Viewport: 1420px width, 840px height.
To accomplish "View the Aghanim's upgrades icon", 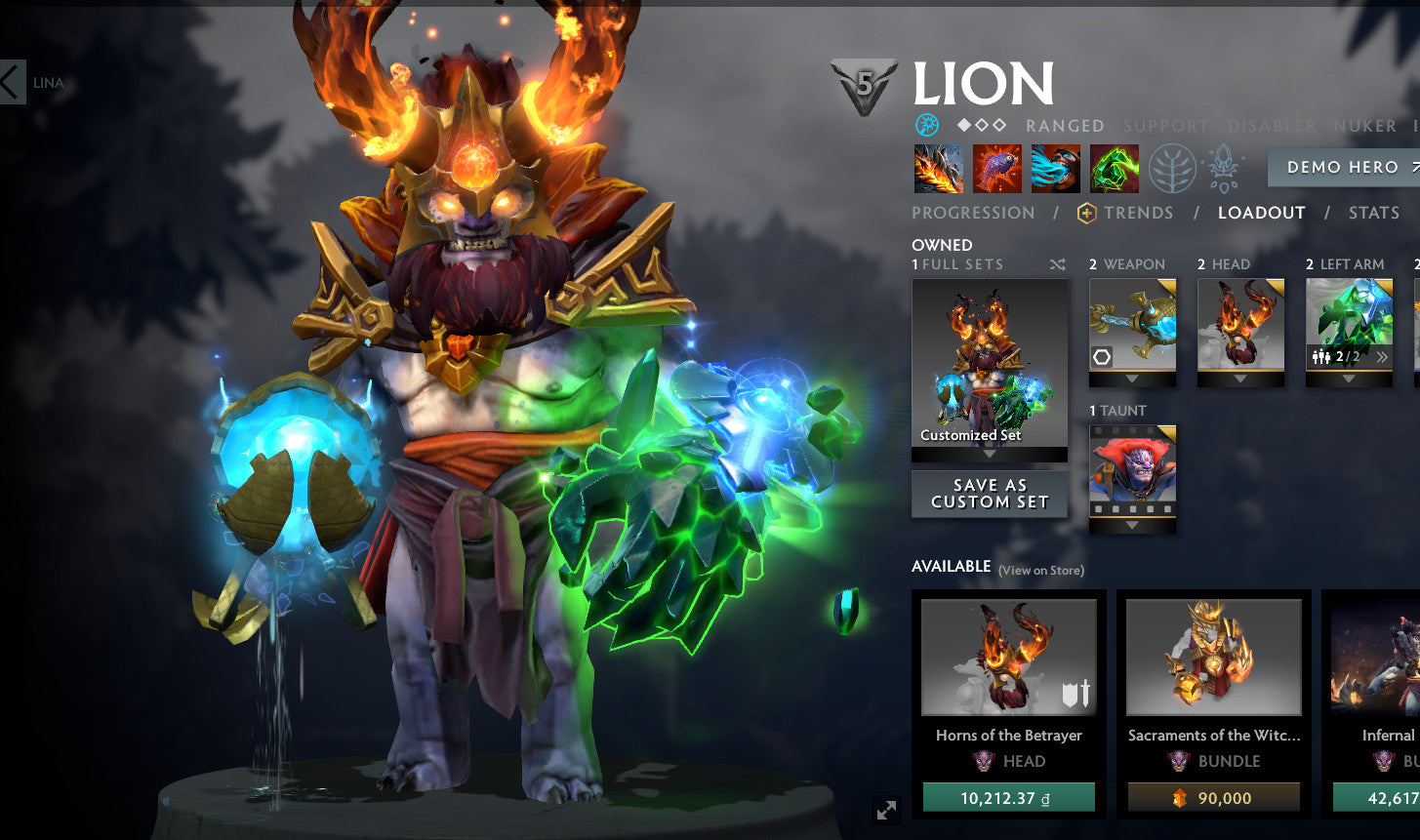I will pyautogui.click(x=1222, y=168).
